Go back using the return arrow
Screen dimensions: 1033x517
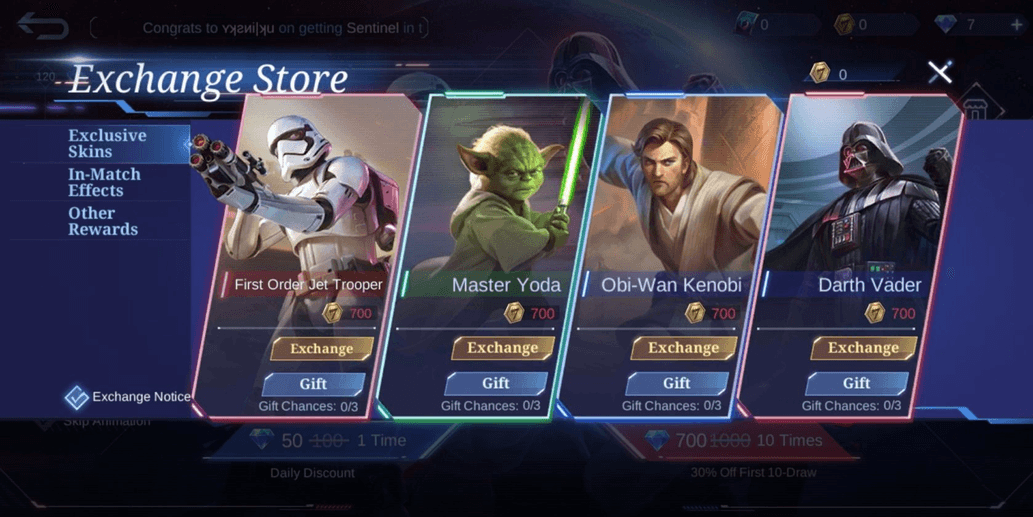(x=42, y=26)
